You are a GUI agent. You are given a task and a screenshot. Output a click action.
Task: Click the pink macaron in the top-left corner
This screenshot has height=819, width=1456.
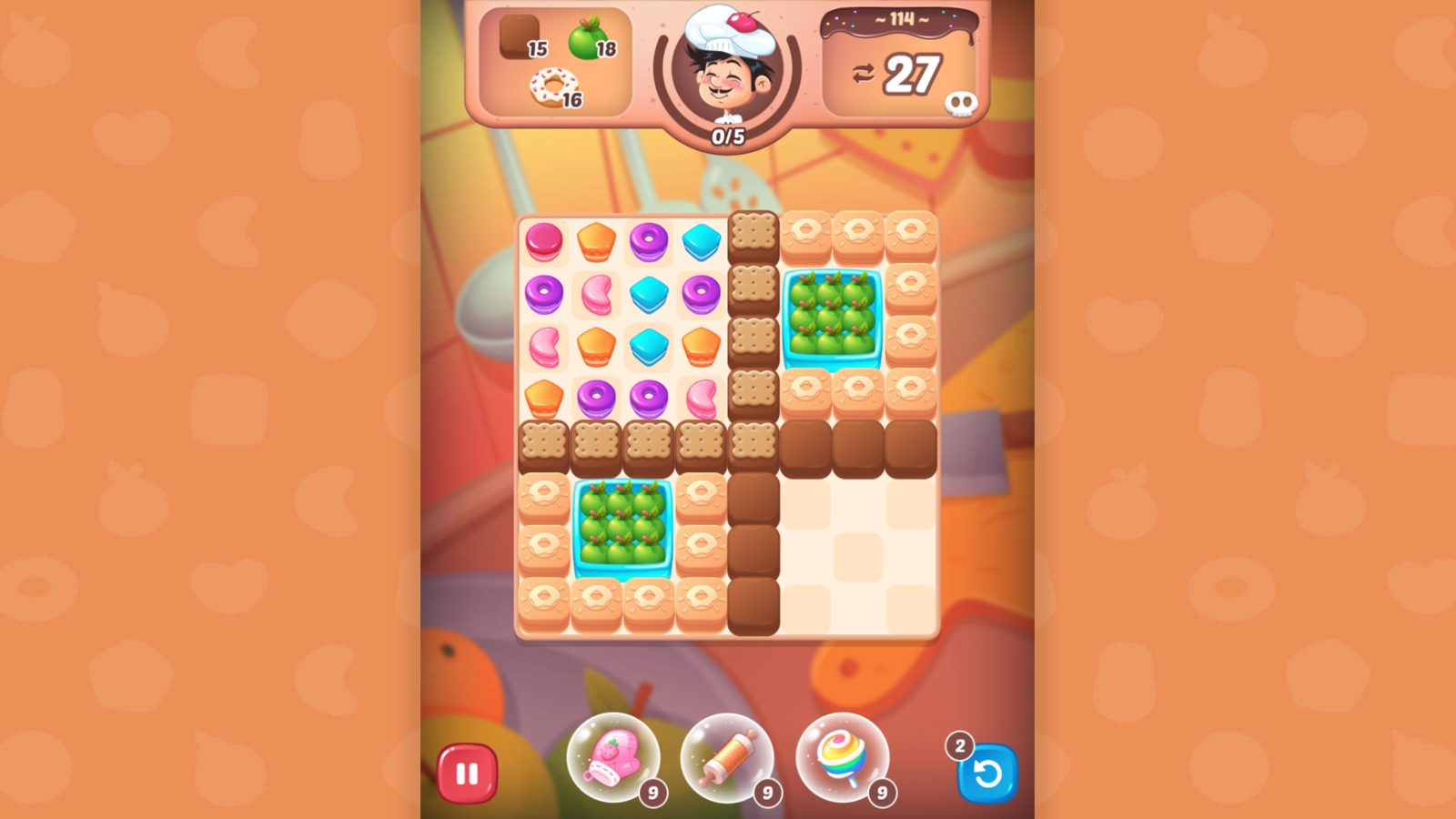coord(544,240)
